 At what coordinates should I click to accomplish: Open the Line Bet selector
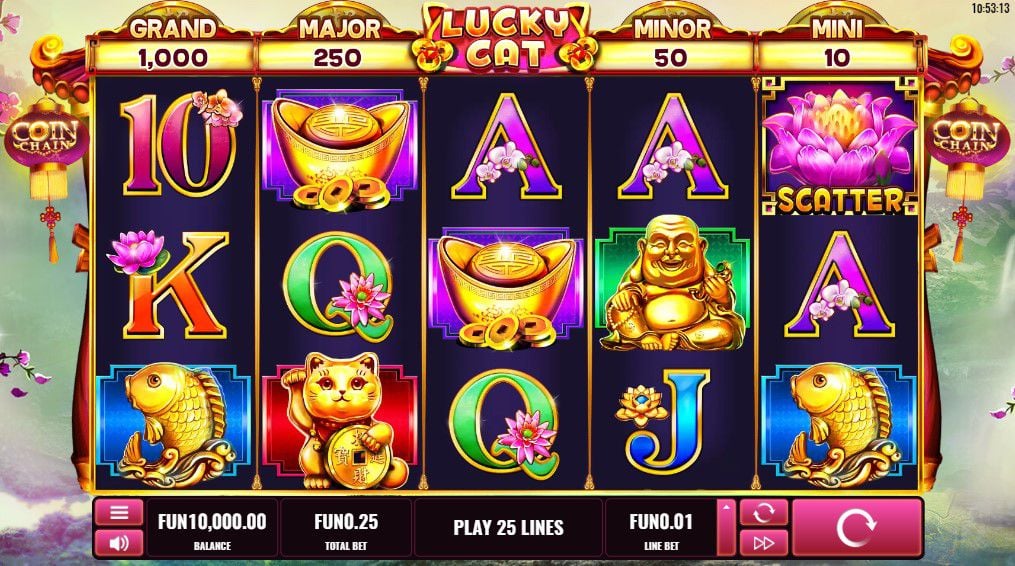click(x=659, y=527)
